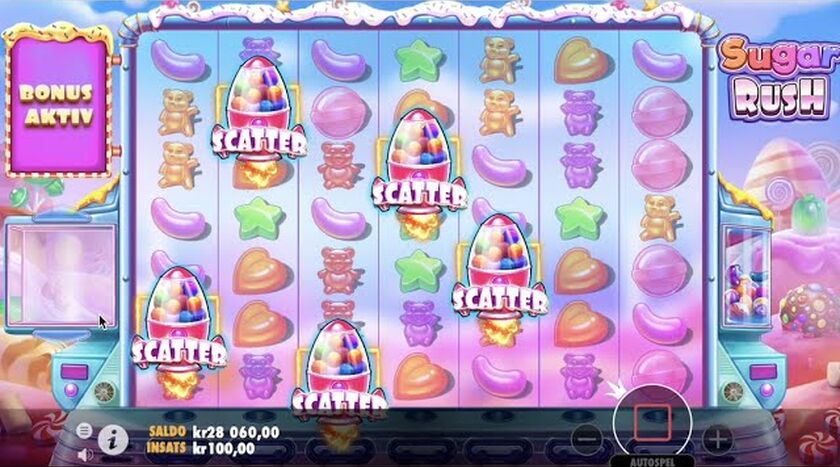Increase the bet with the plus button
This screenshot has width=840, height=467.
click(716, 438)
